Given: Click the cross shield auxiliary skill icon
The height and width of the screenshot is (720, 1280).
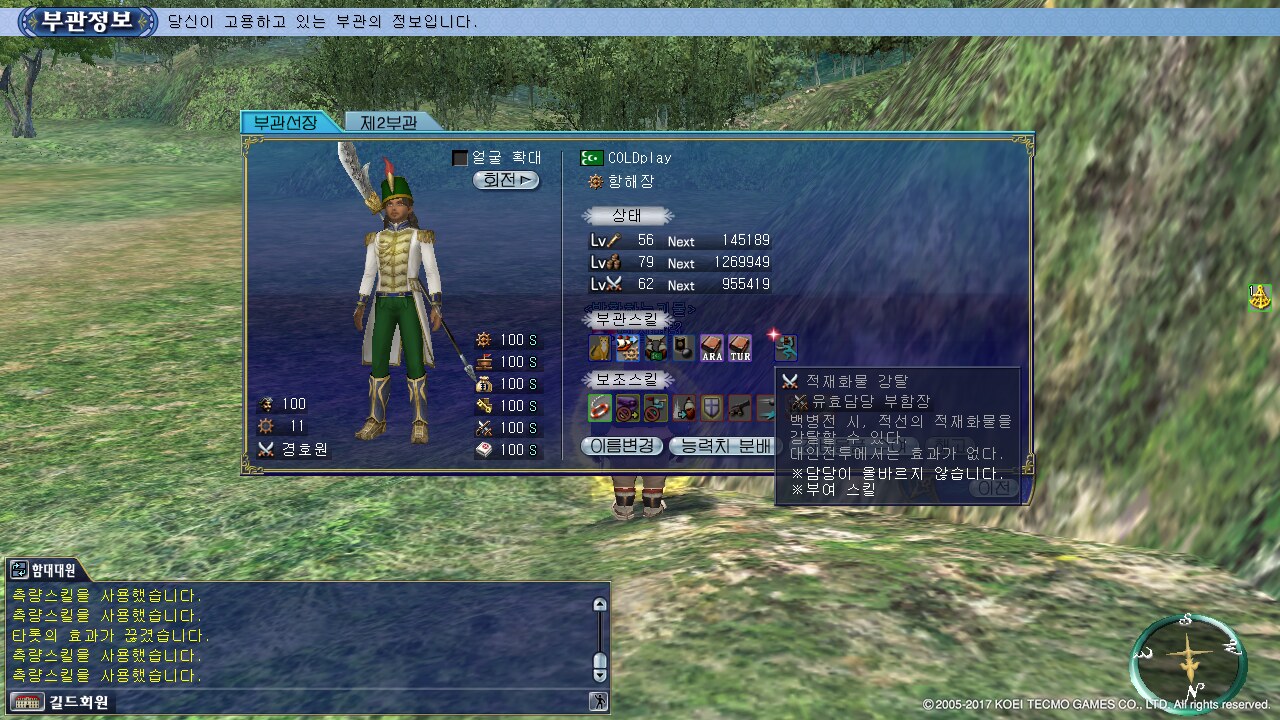Looking at the screenshot, I should pos(712,408).
